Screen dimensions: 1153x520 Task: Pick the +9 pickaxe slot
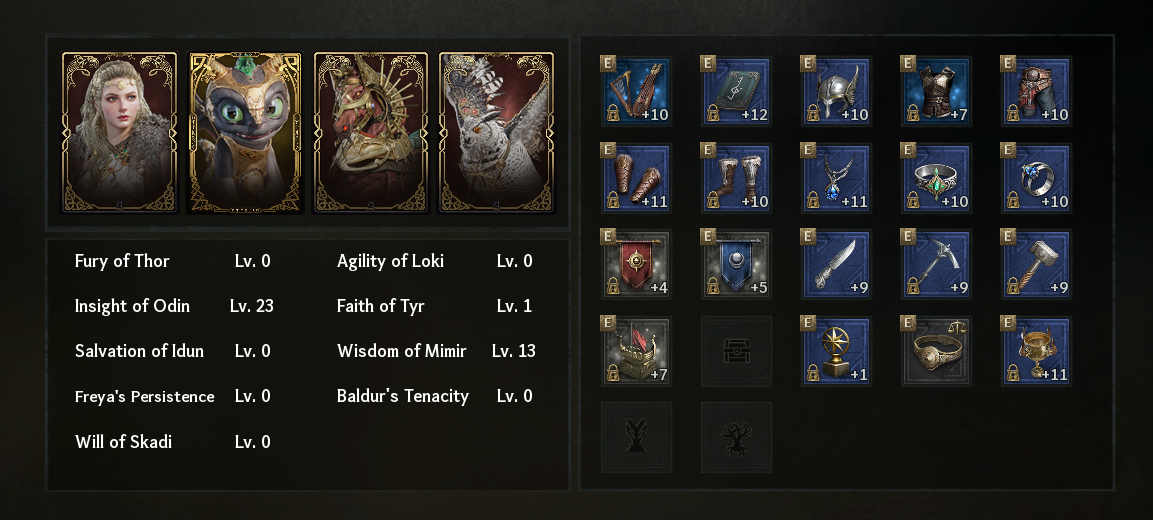[936, 265]
